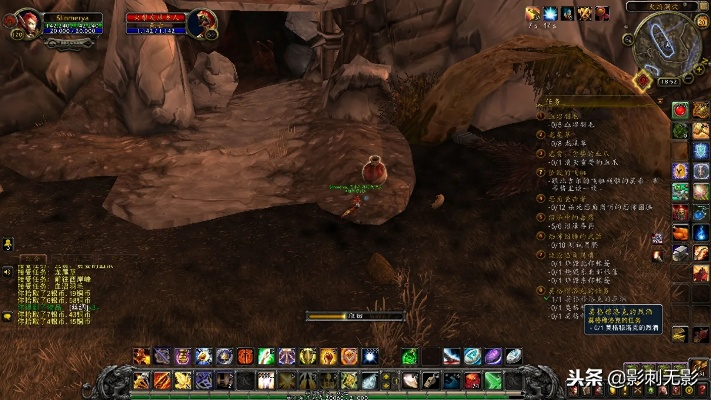Click the first buff icon at top

click(533, 13)
